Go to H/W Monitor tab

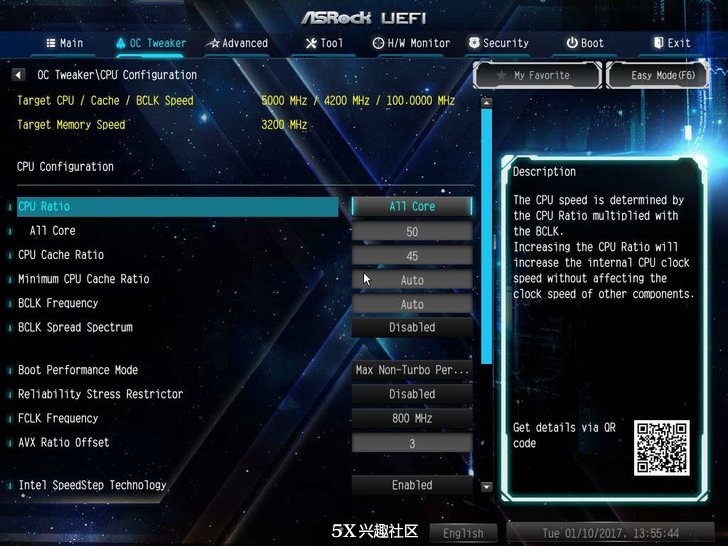point(411,43)
